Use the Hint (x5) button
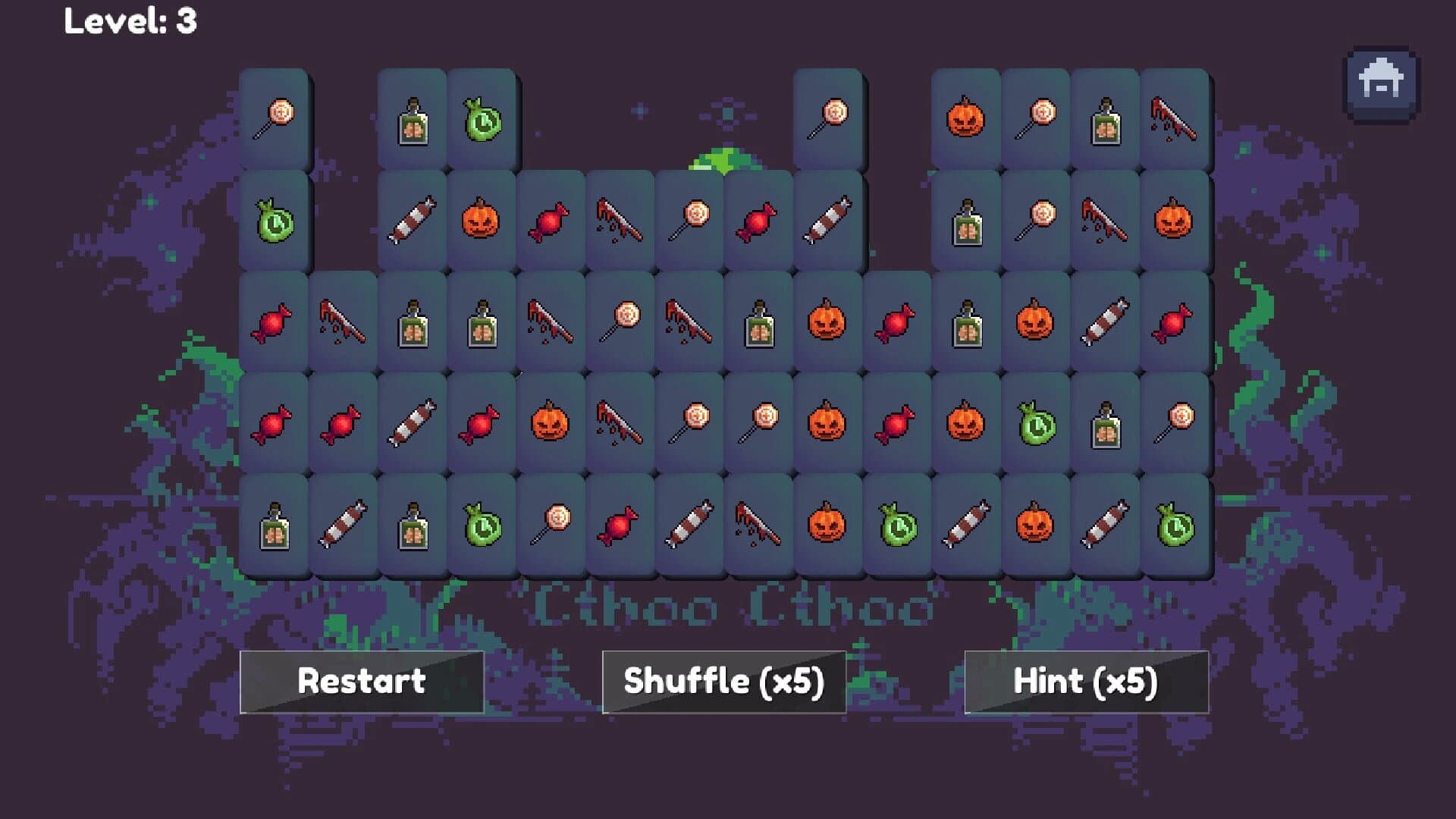Image resolution: width=1456 pixels, height=819 pixels. pyautogui.click(x=1086, y=681)
